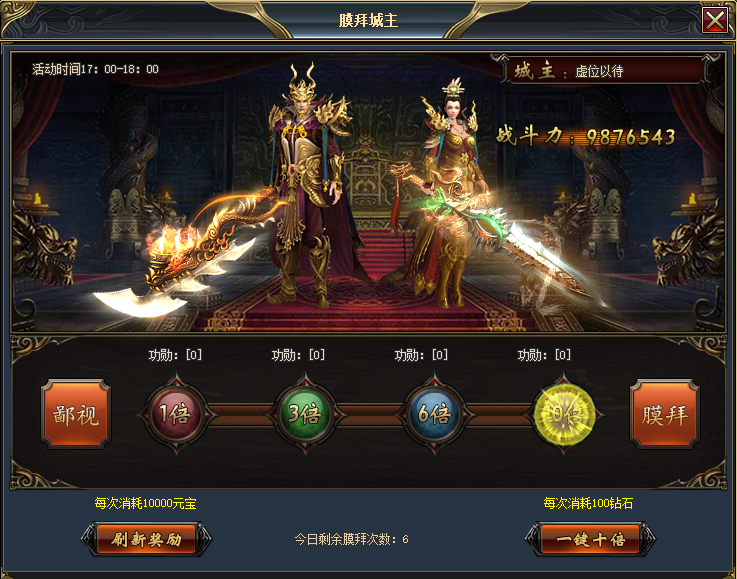Close the 膜拜城主 window

click(x=715, y=21)
